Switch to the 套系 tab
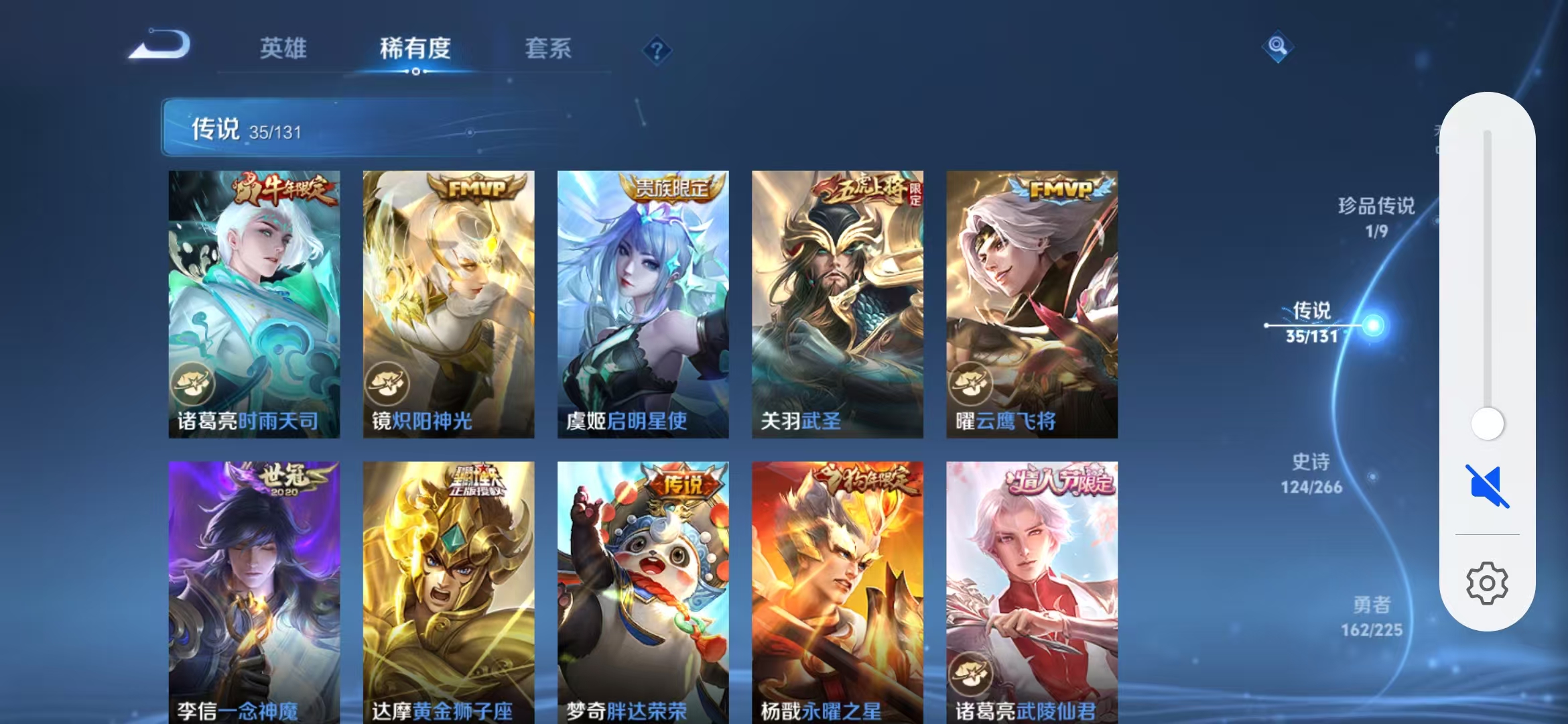The image size is (1568, 724). (549, 48)
